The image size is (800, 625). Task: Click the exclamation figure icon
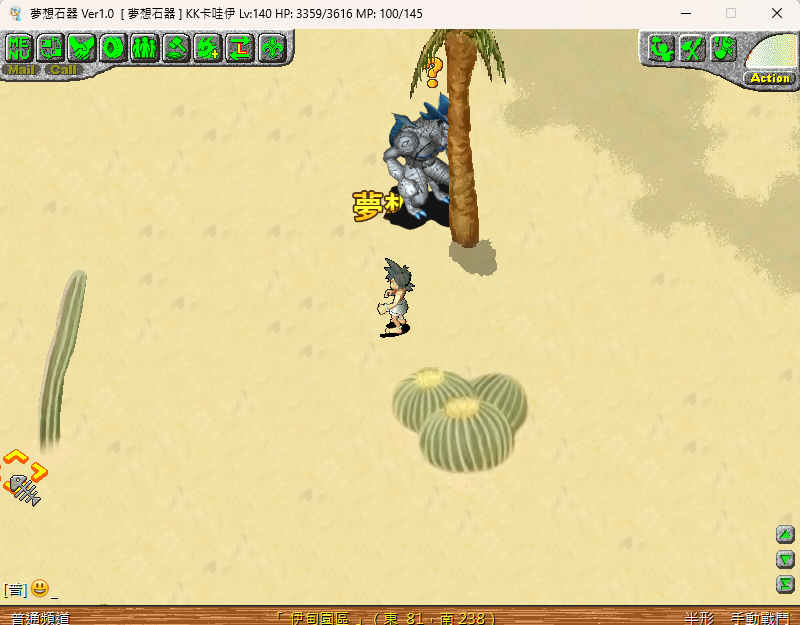724,48
